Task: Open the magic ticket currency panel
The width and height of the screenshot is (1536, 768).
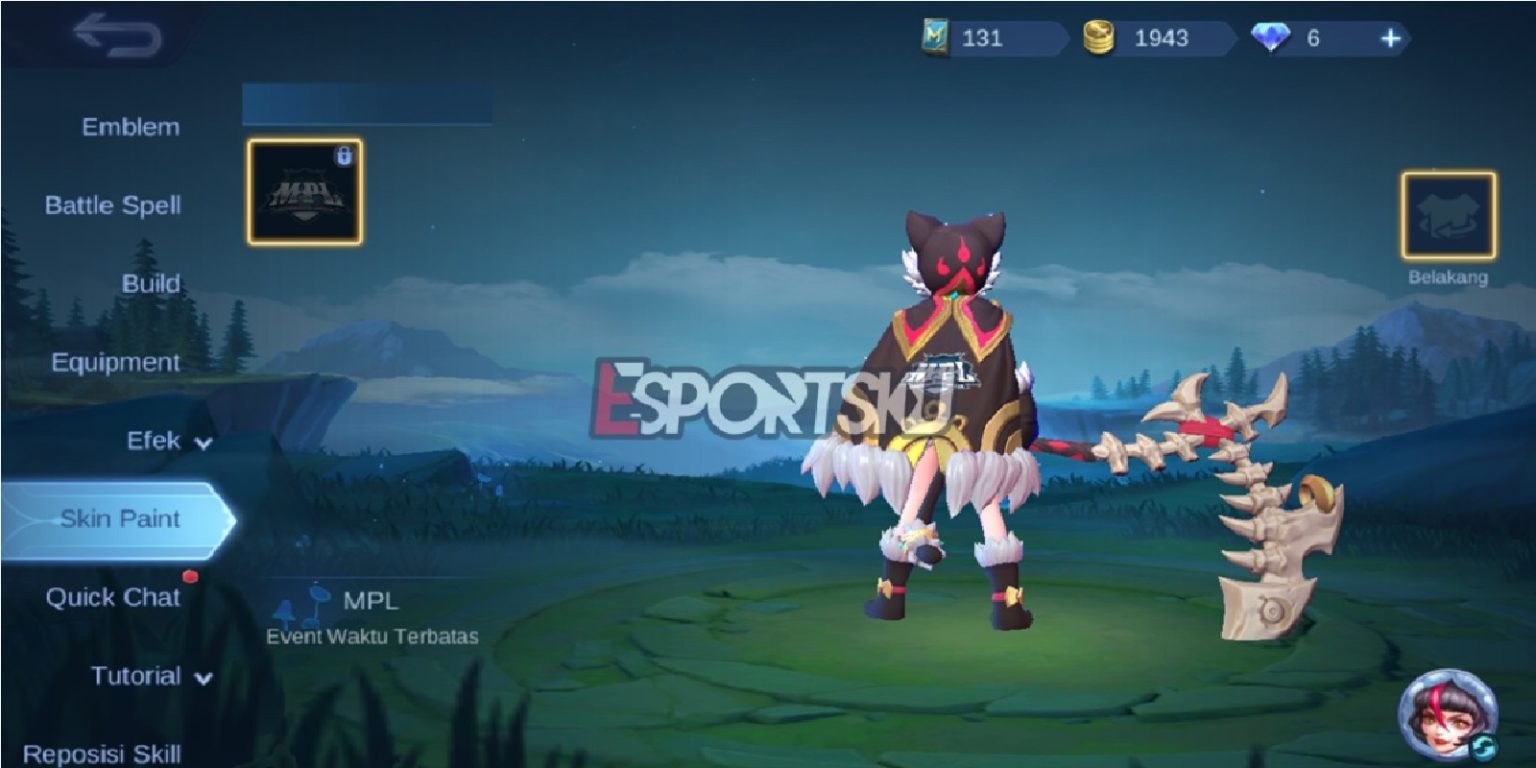Action: pyautogui.click(x=936, y=36)
